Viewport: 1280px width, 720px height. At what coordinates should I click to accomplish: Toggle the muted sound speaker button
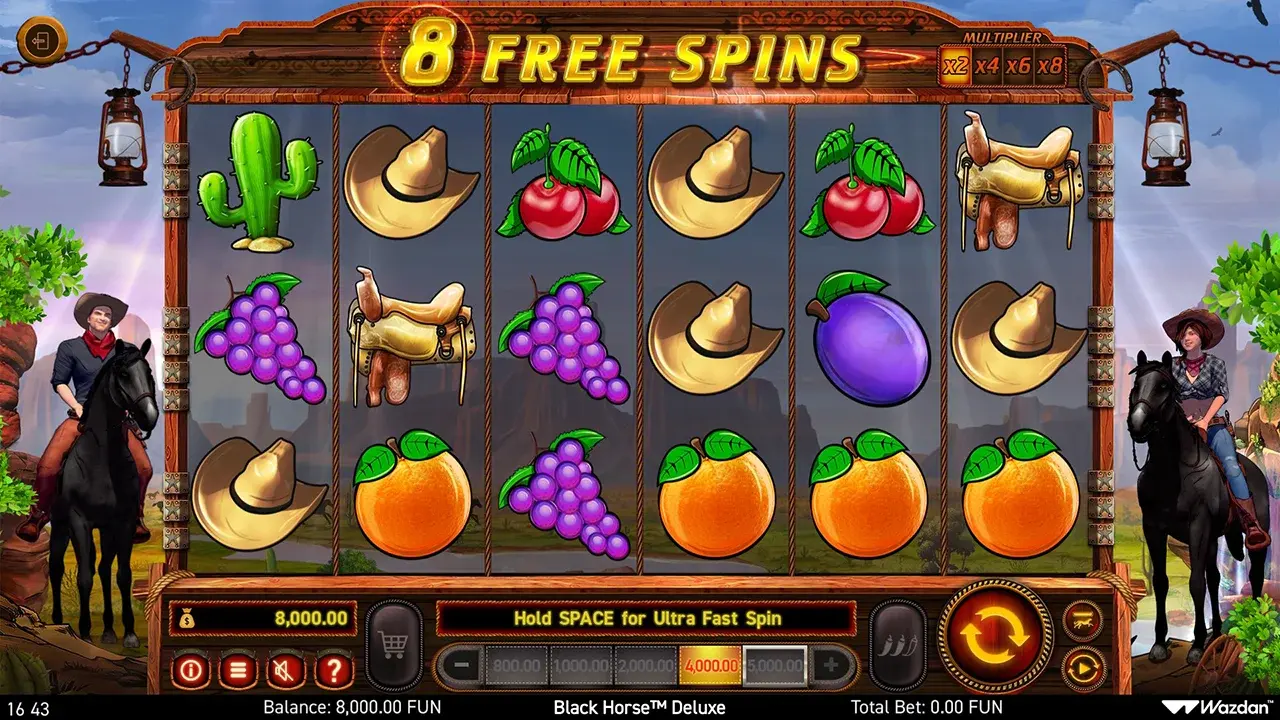(x=286, y=669)
